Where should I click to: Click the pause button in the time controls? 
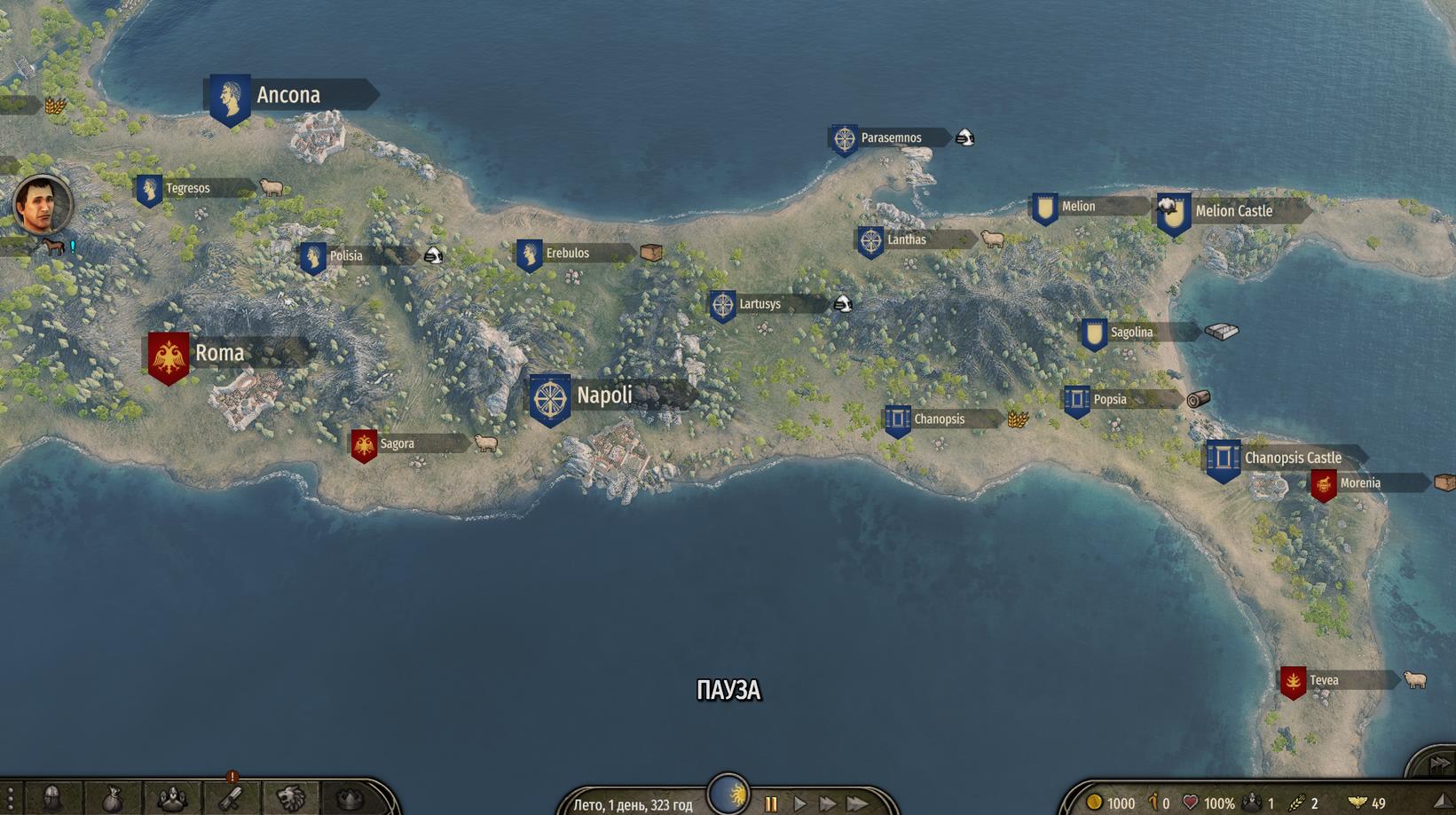tap(771, 803)
